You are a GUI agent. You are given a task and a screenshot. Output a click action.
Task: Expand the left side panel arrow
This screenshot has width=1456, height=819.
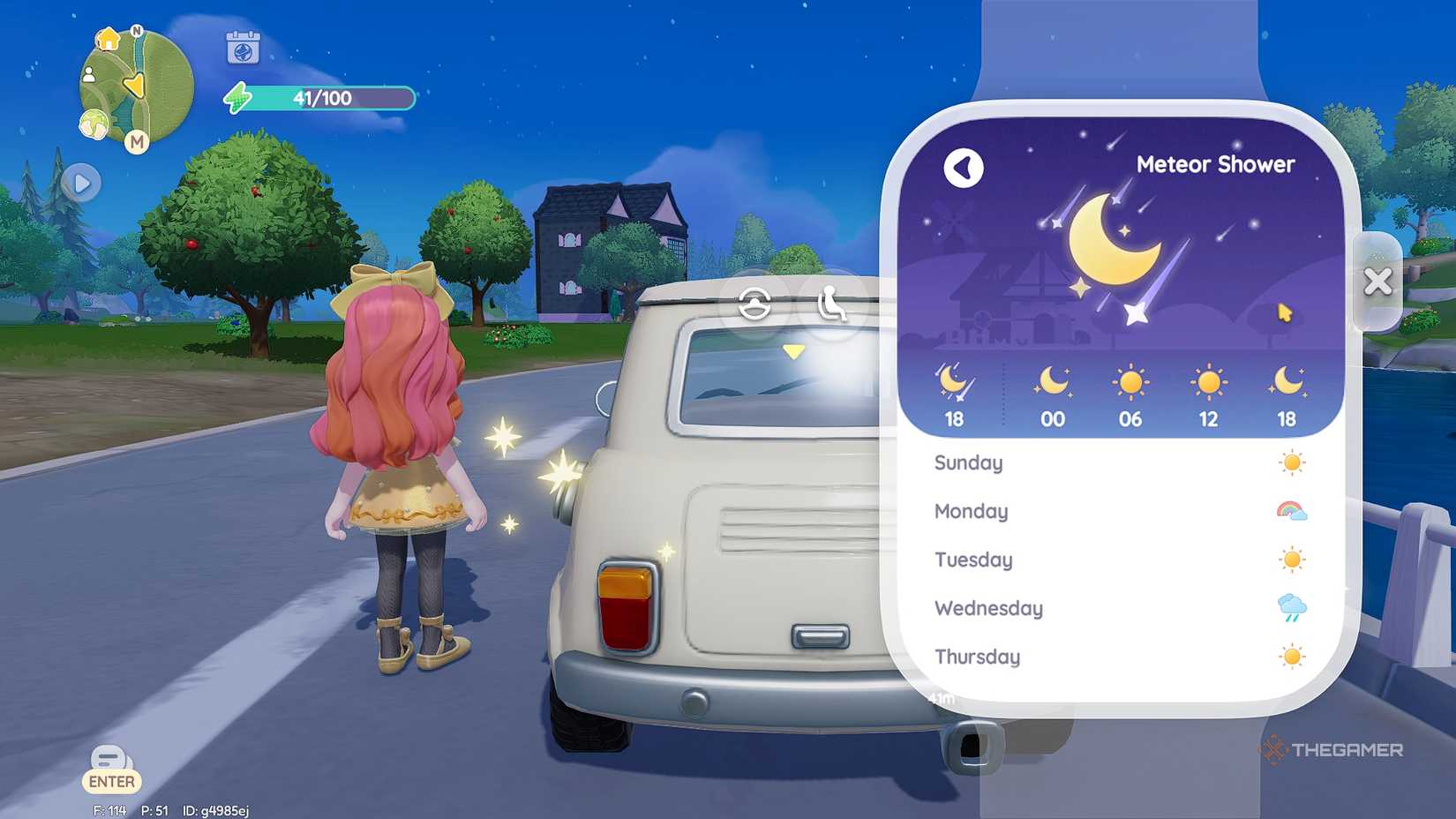[82, 183]
